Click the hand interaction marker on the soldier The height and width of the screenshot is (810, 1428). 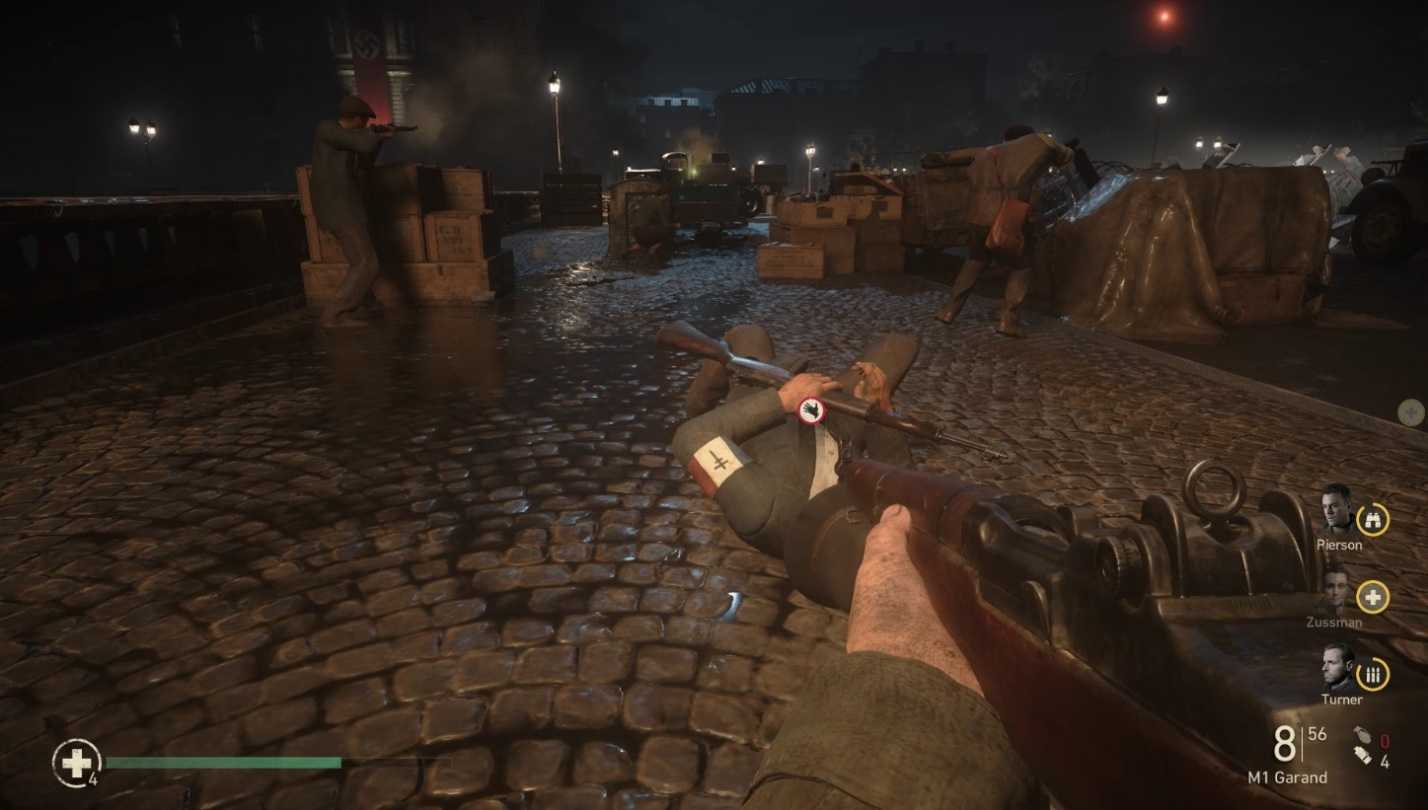[811, 408]
